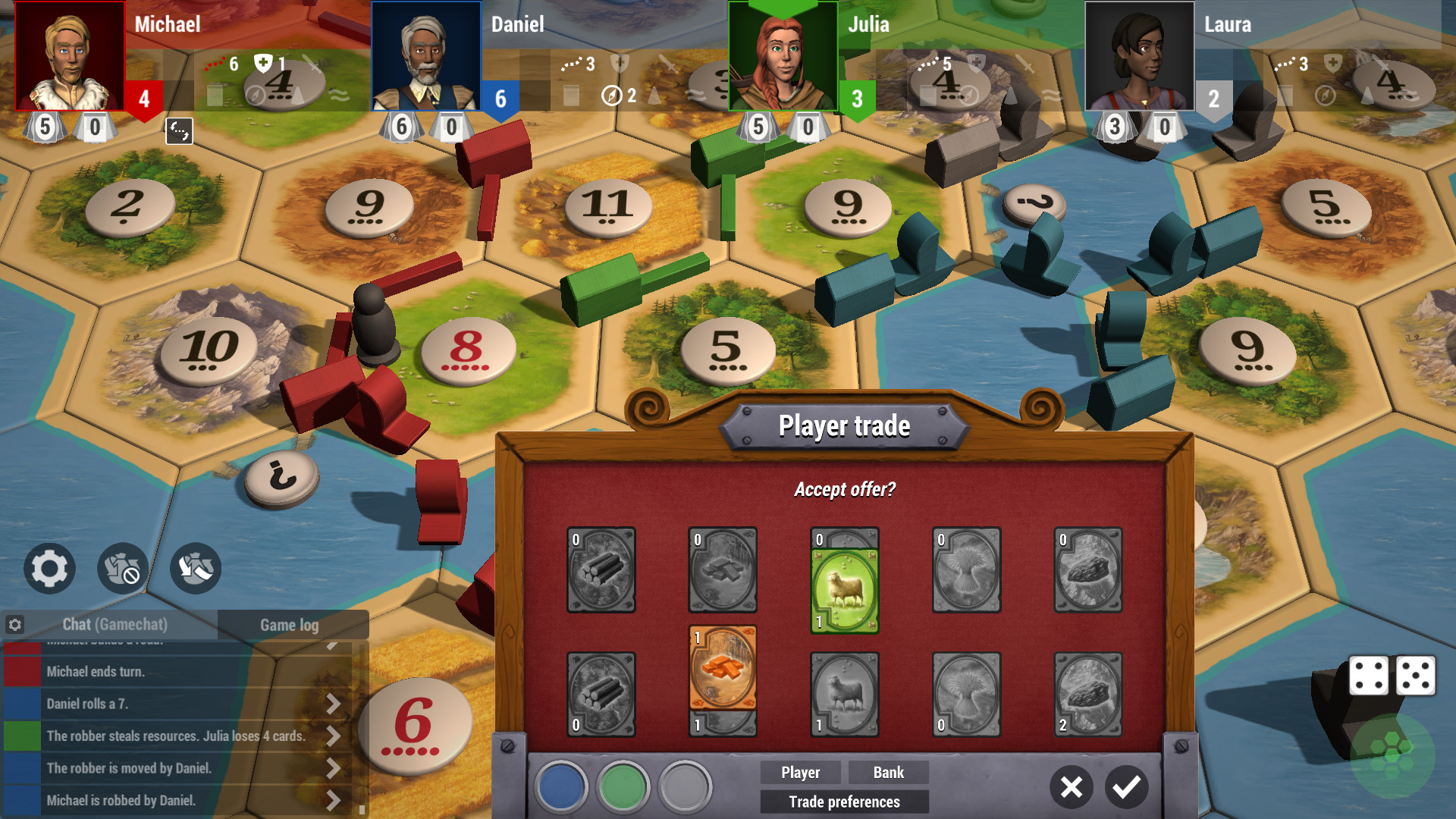
Task: Click the decline-trades icon near the settings gear
Action: pos(122,569)
